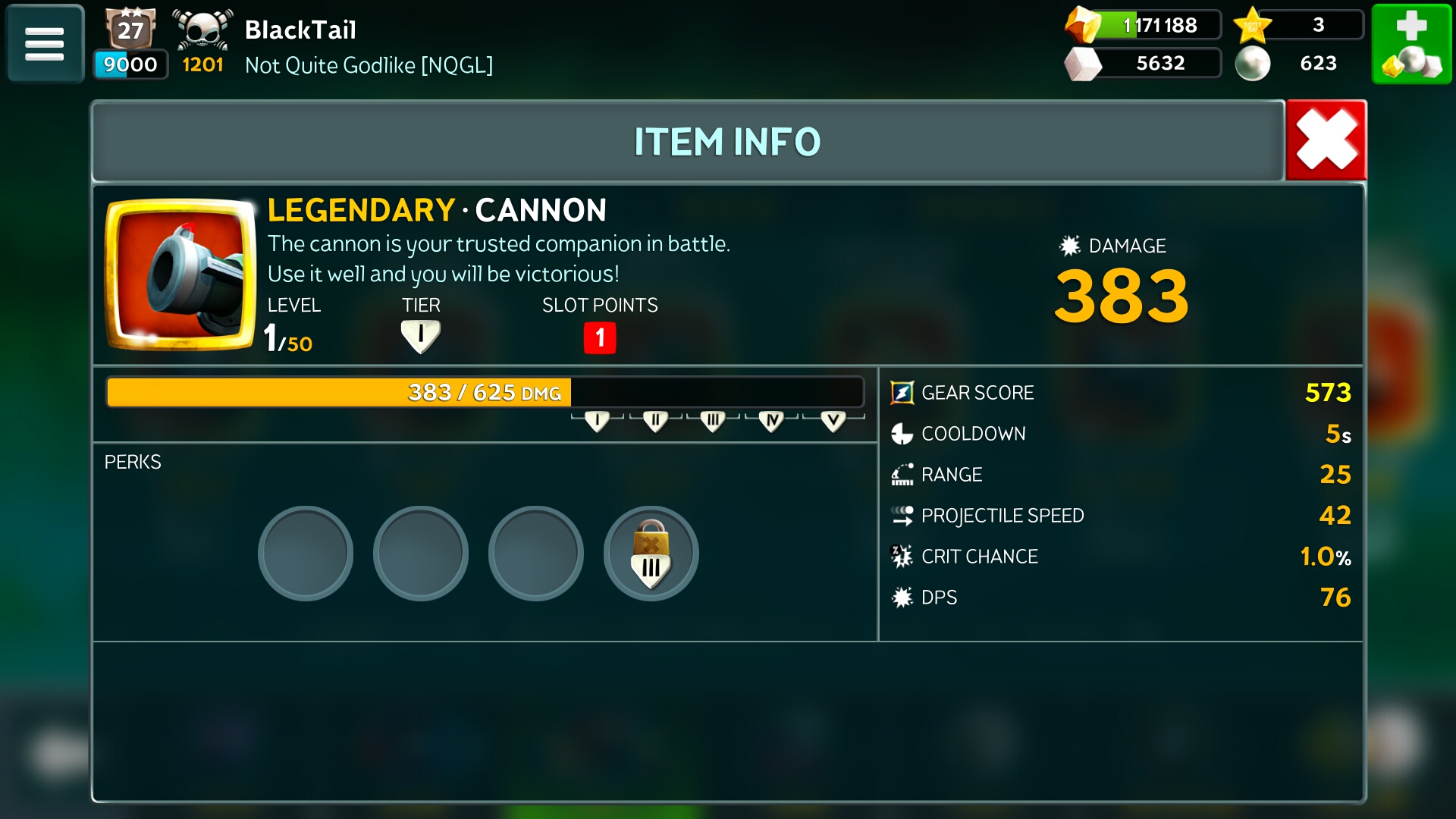Open the BlackTail player profile

tap(300, 30)
